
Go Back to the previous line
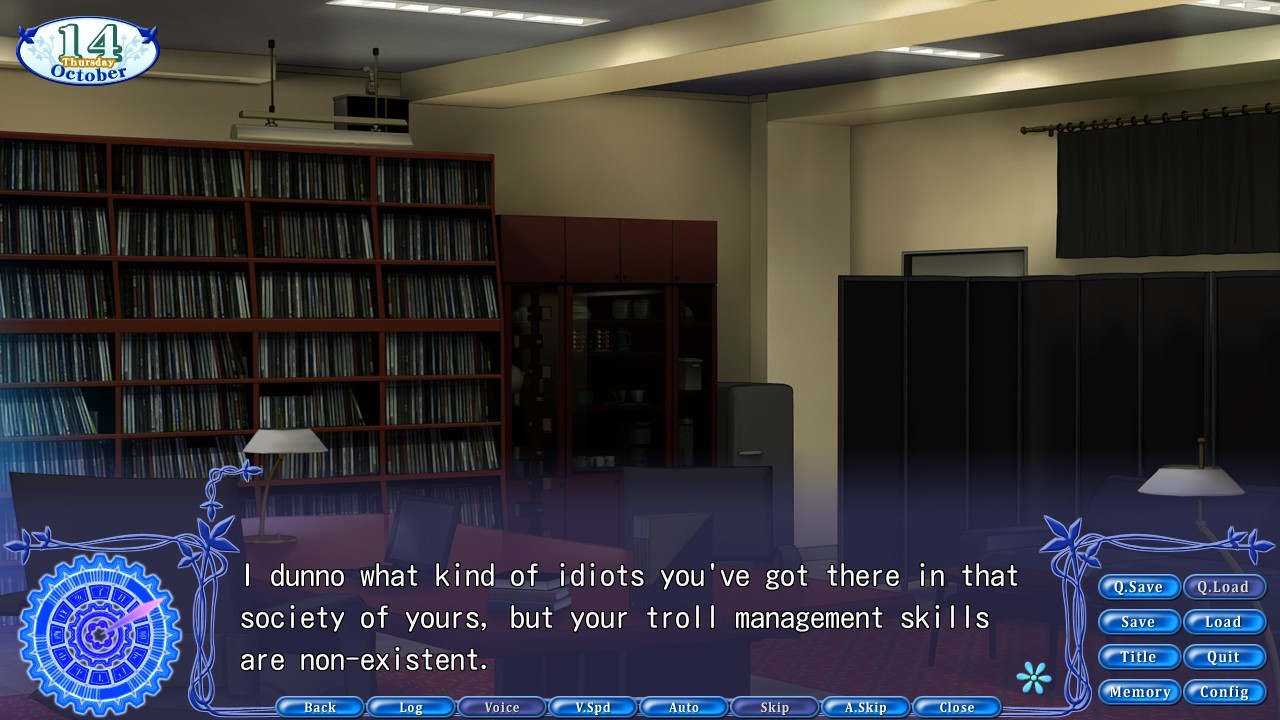click(319, 707)
